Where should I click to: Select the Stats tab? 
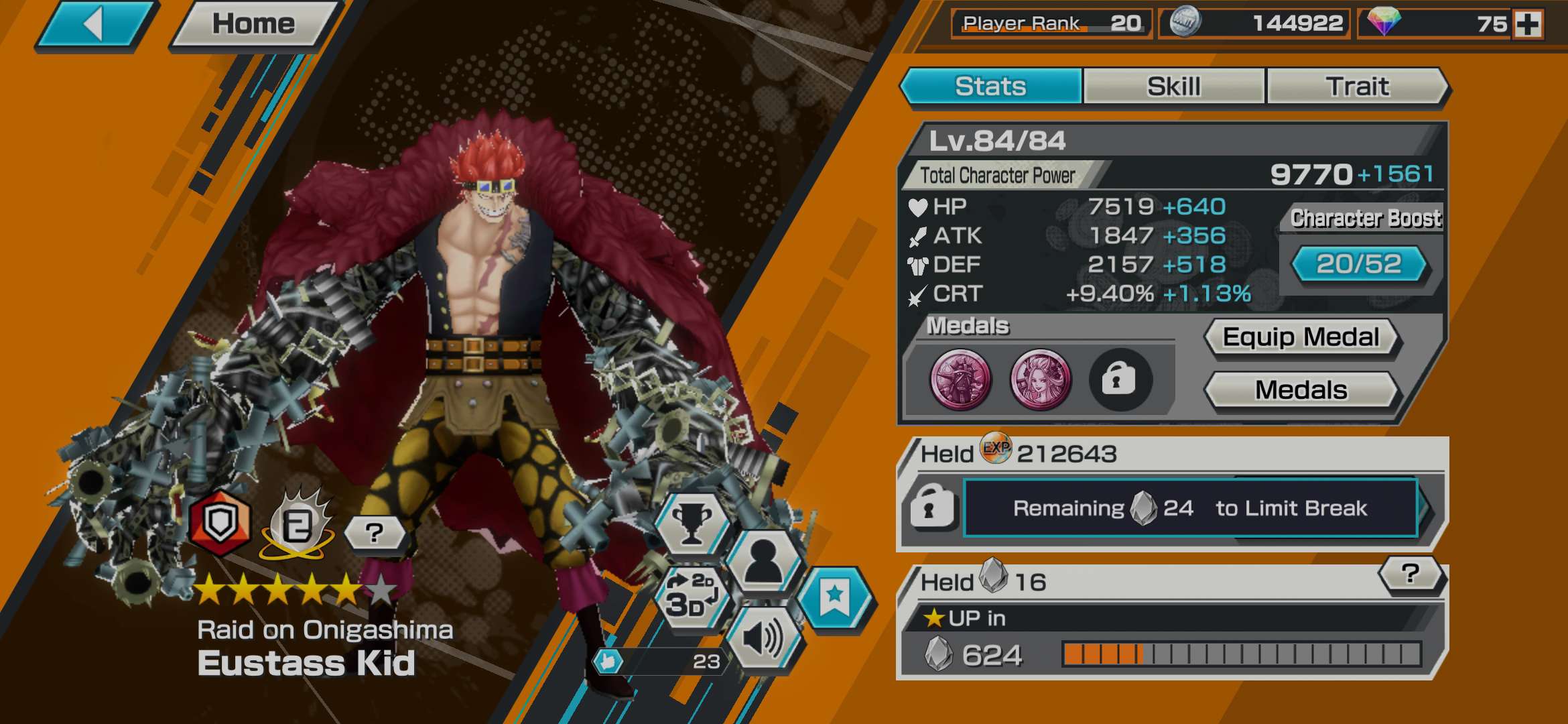coord(990,86)
